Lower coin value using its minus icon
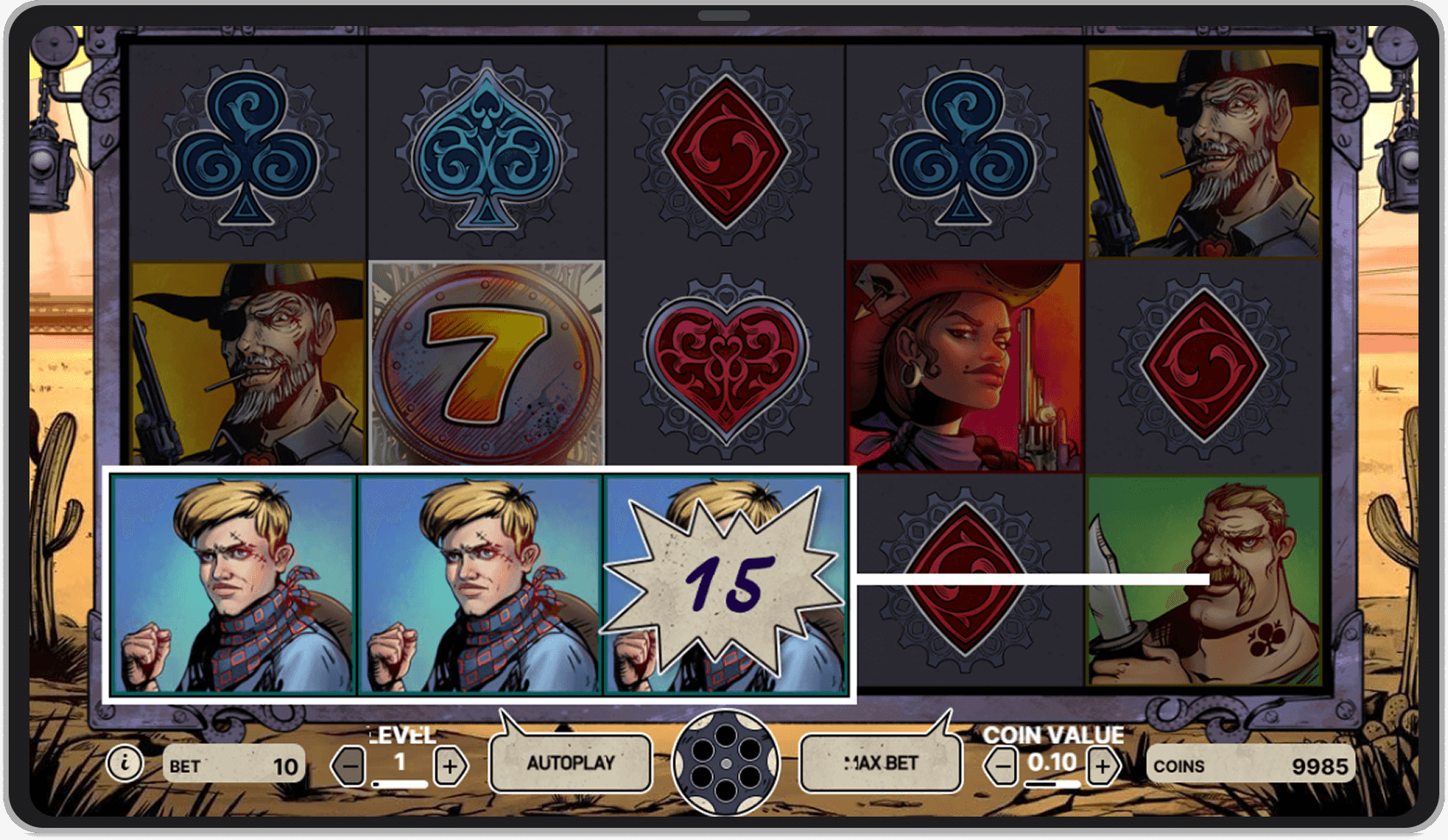The image size is (1448, 840). pyautogui.click(x=1000, y=767)
